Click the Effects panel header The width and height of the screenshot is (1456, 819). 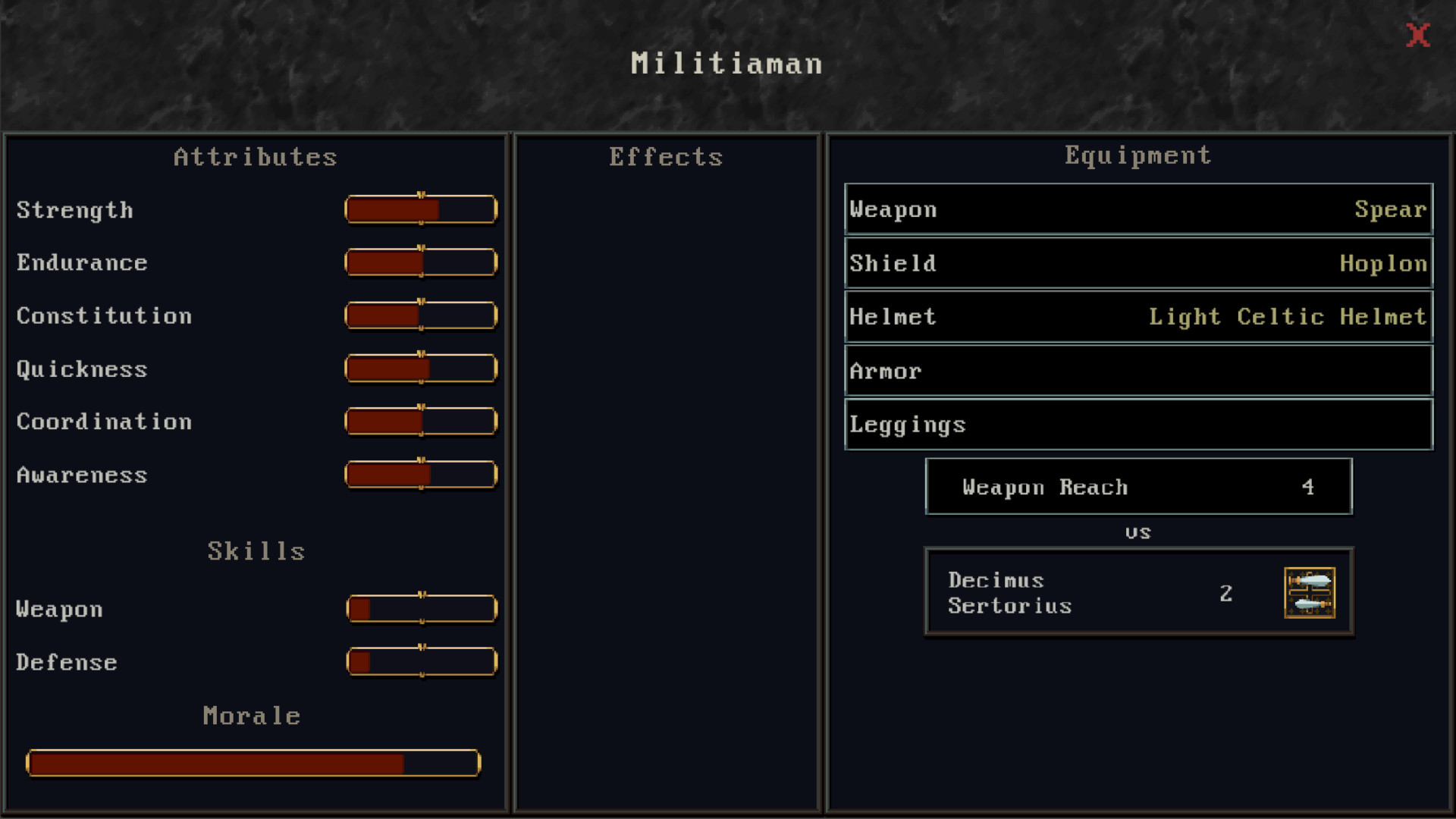pos(665,157)
